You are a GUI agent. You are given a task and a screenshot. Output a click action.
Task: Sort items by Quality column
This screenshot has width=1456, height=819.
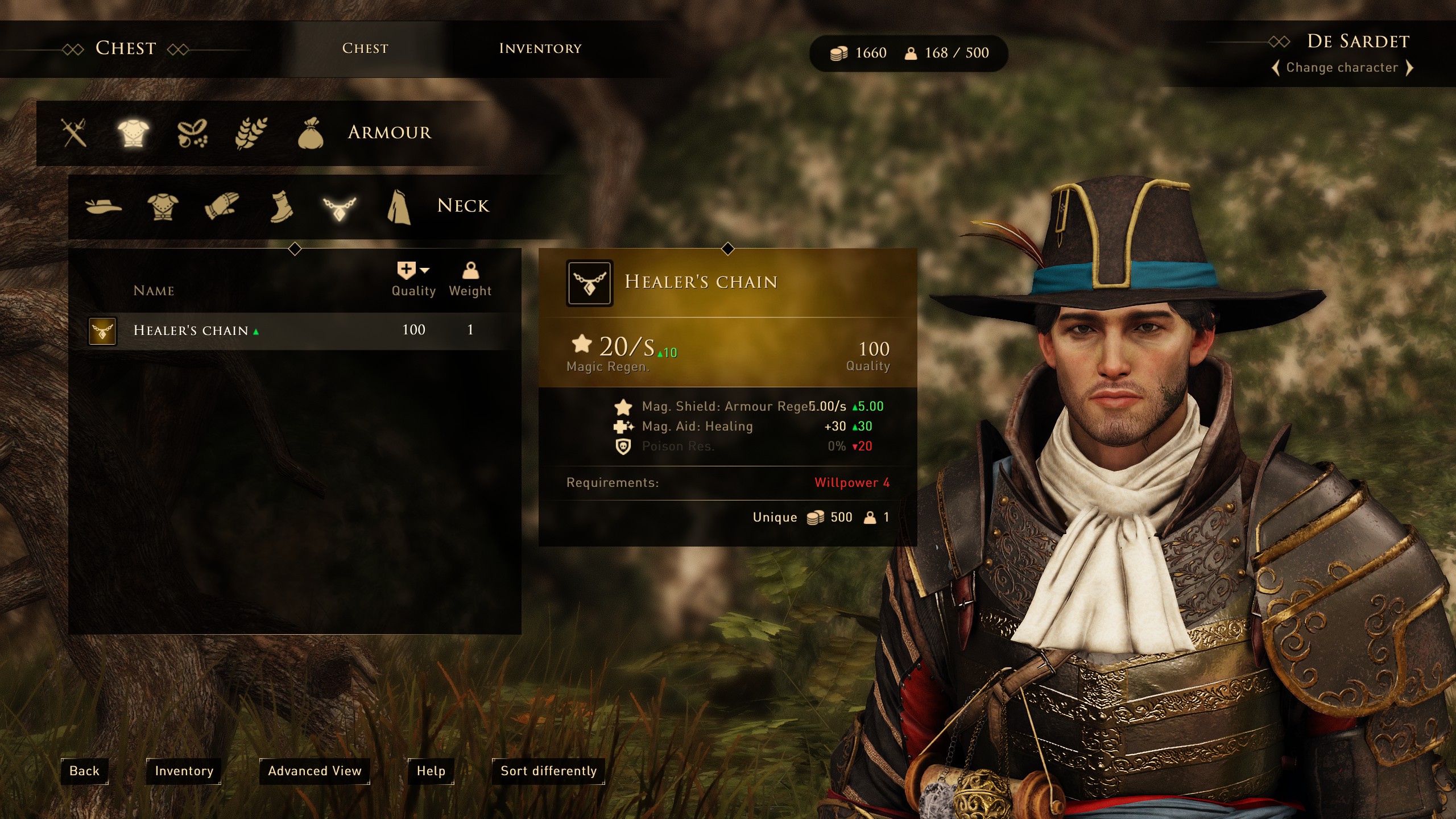coord(413,280)
